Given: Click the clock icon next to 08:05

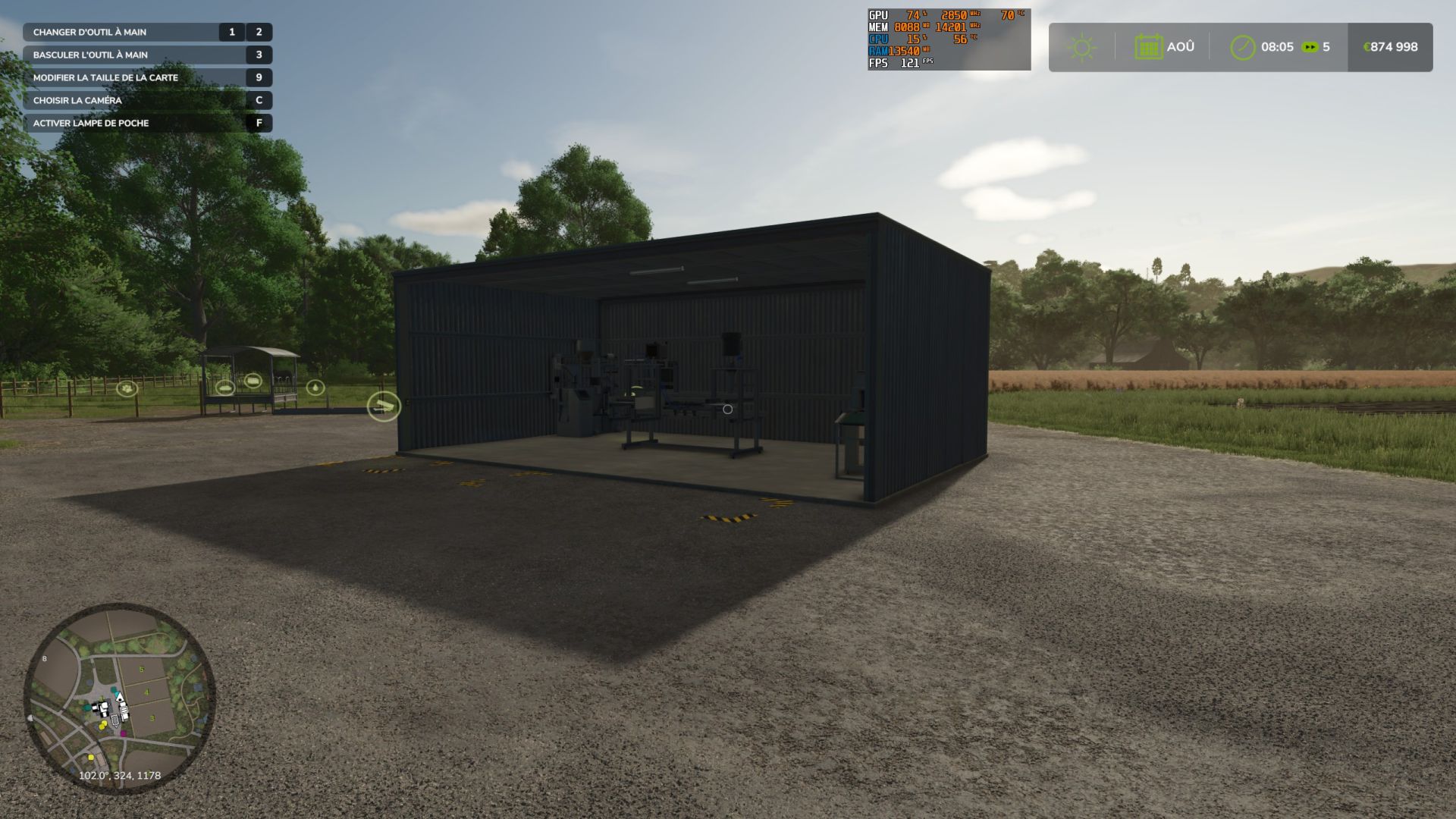Looking at the screenshot, I should tap(1241, 46).
